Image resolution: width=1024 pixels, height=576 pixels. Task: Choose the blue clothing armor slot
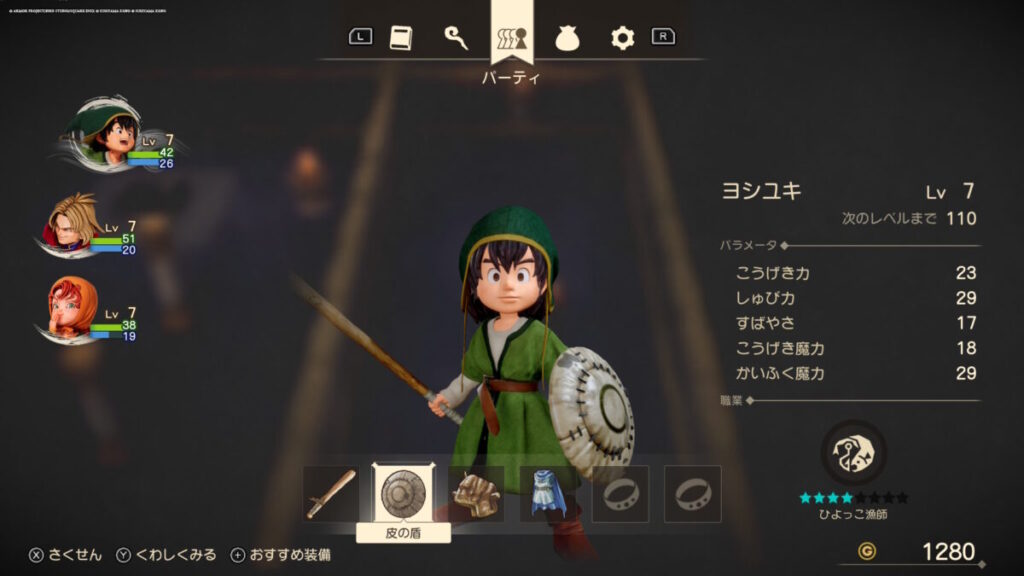pyautogui.click(x=548, y=493)
